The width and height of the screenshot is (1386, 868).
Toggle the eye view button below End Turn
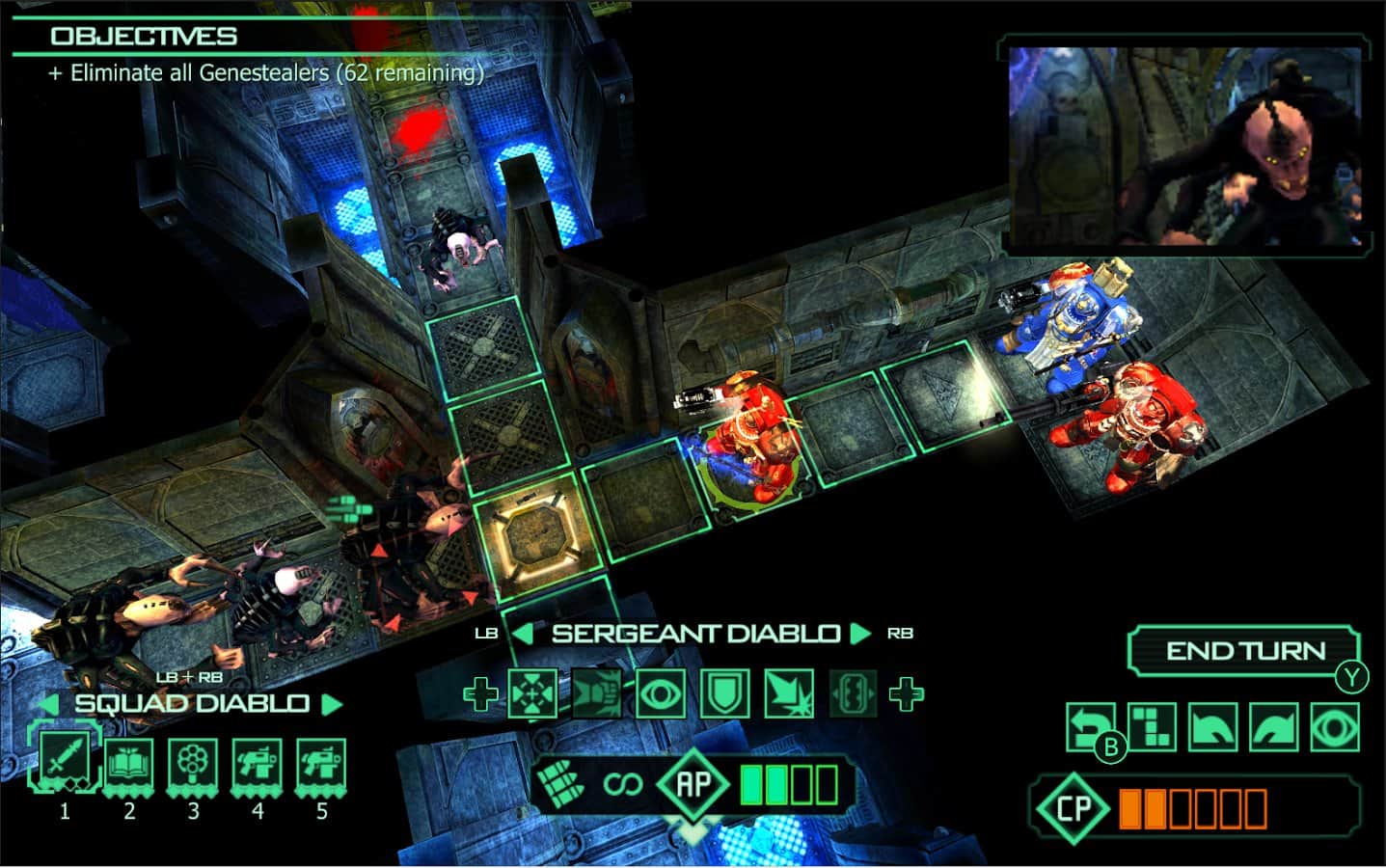pos(1335,726)
